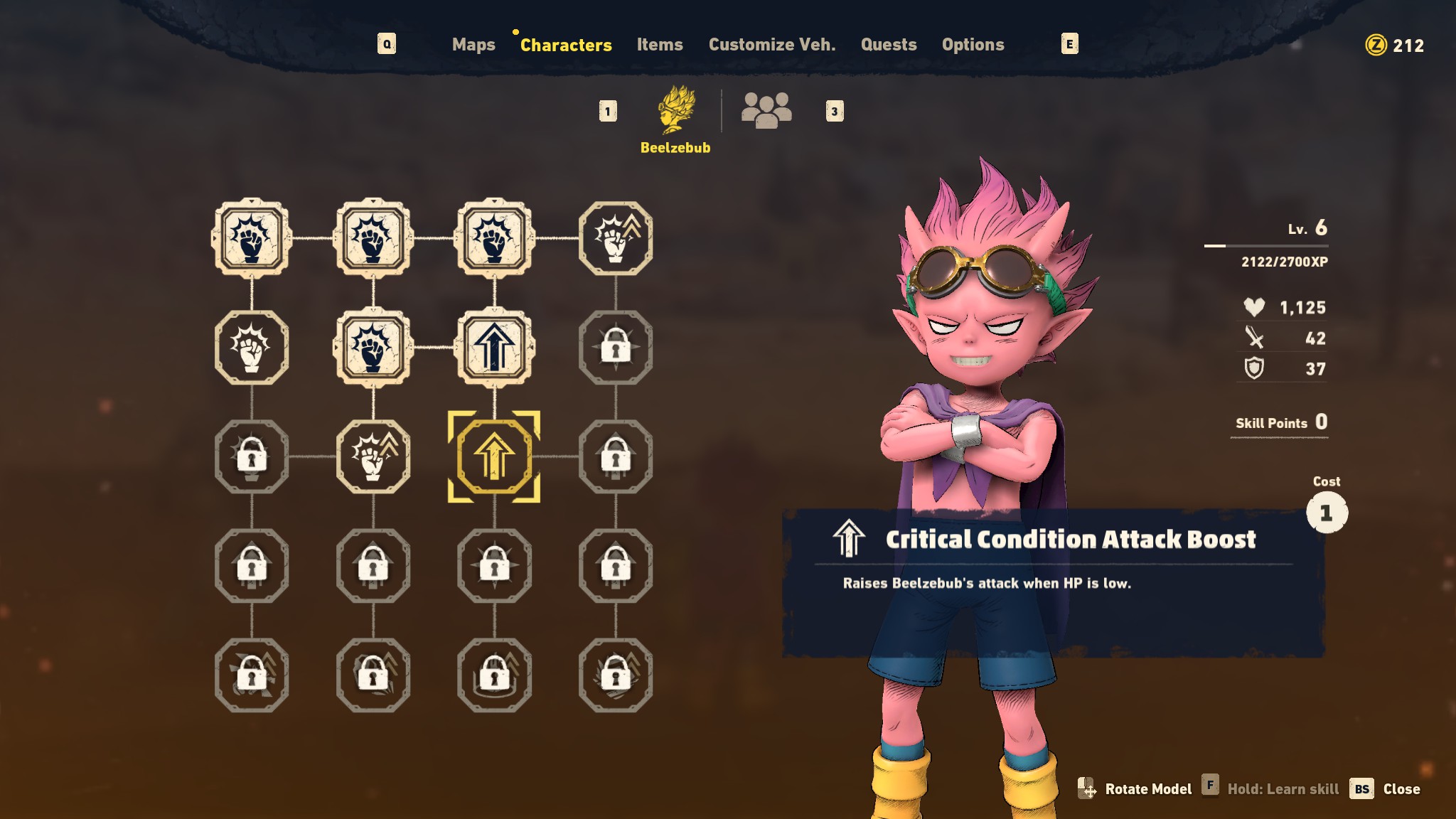The image size is (1456, 819).
Task: Go to the Quests tab
Action: point(889,45)
